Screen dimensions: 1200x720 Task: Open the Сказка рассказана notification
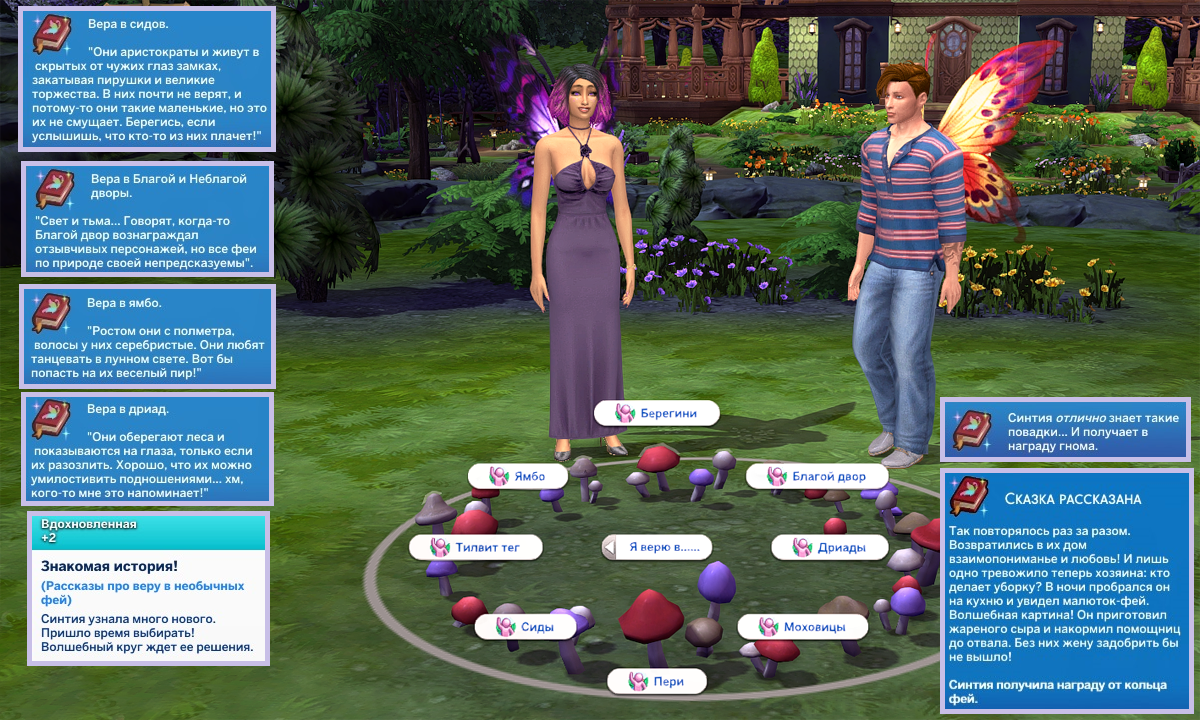tap(1068, 590)
